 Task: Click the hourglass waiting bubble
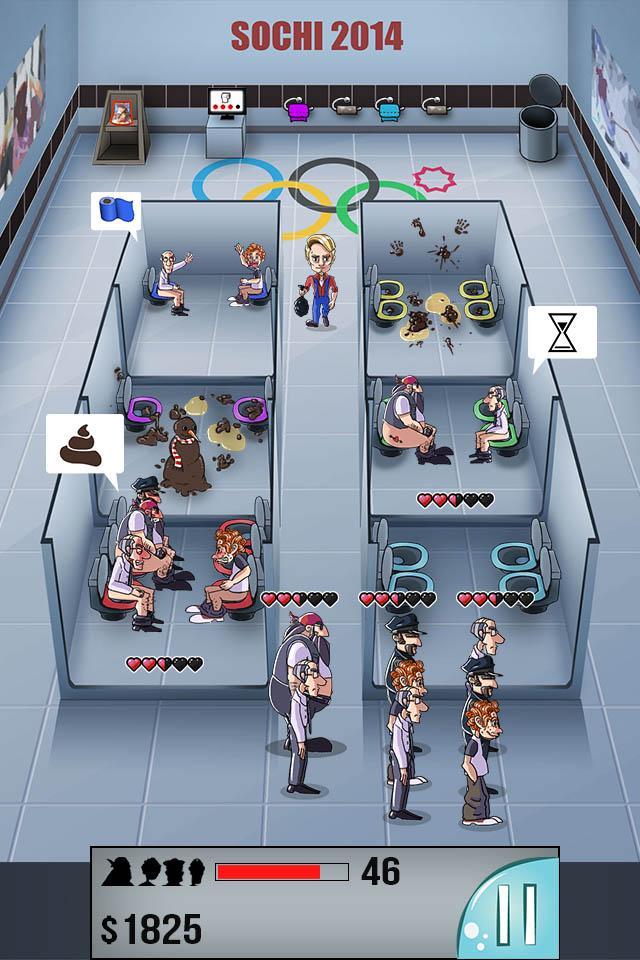562,332
